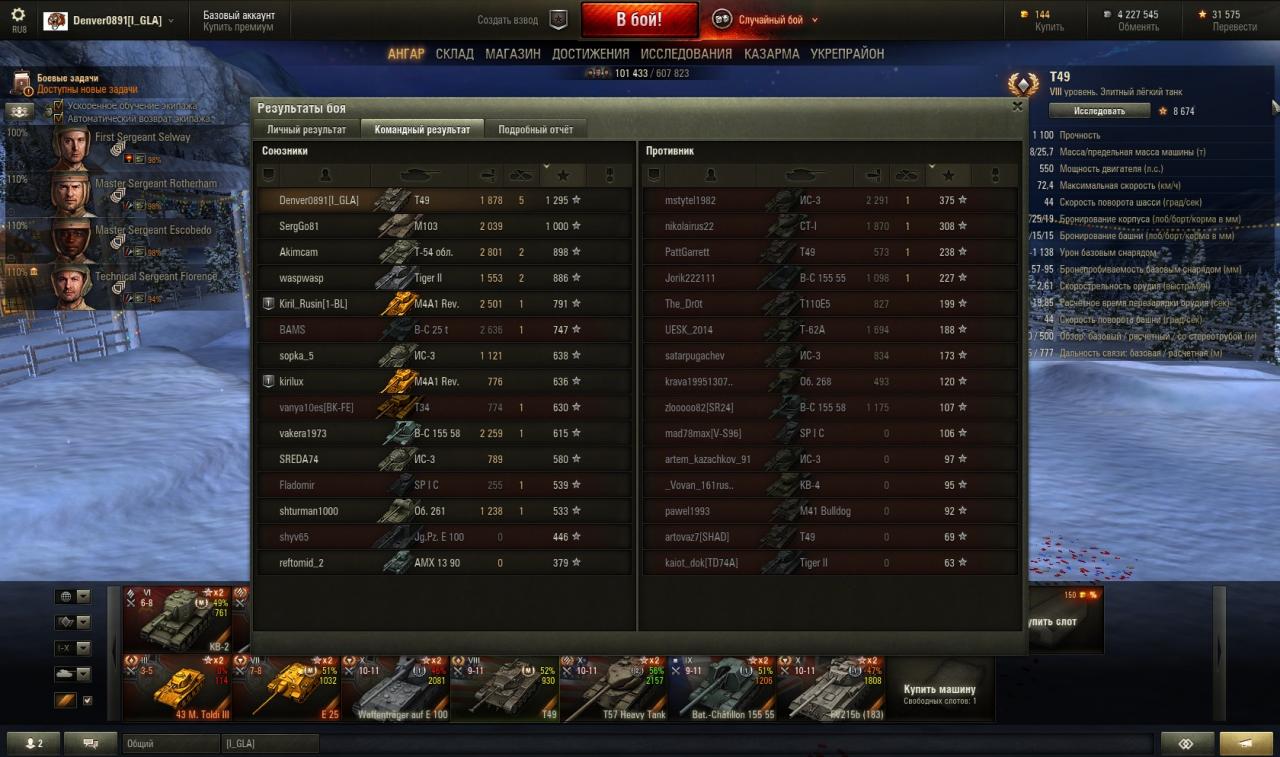The image size is (1280, 757).
Task: Click the Исследовать button for T49
Action: click(1099, 111)
